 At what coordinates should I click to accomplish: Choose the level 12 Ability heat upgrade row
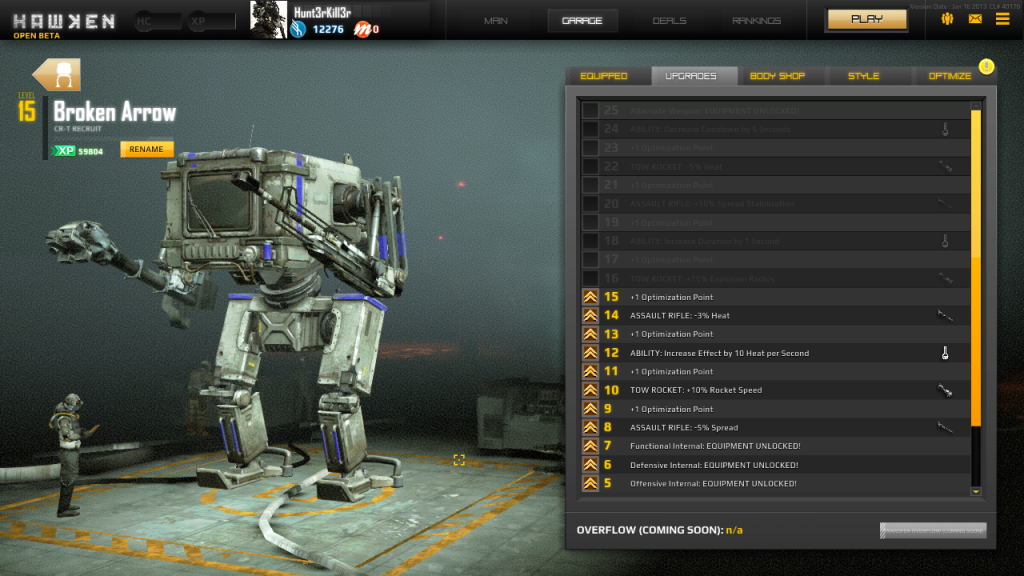coord(775,353)
